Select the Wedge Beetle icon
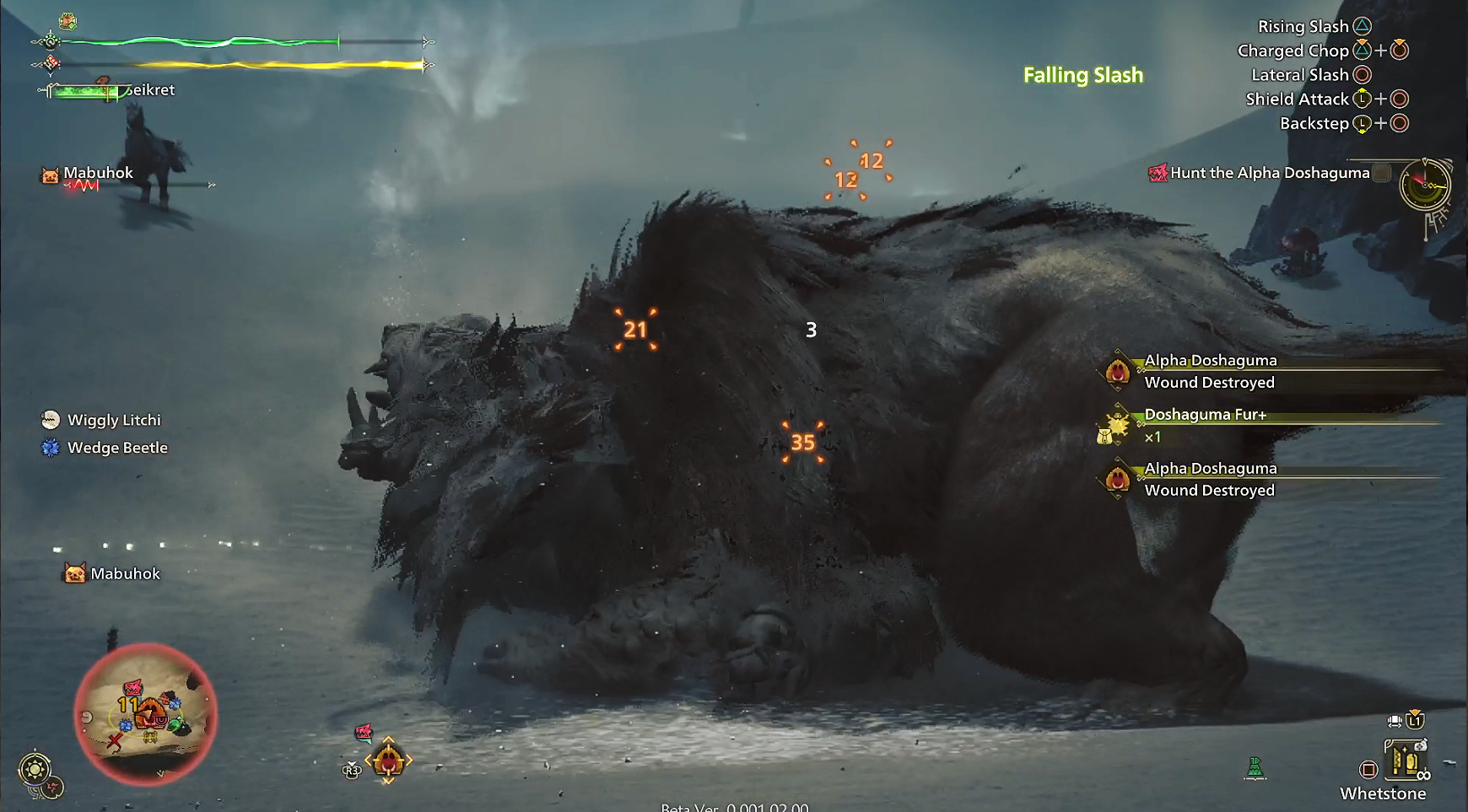Viewport: 1468px width, 812px height. click(x=50, y=448)
